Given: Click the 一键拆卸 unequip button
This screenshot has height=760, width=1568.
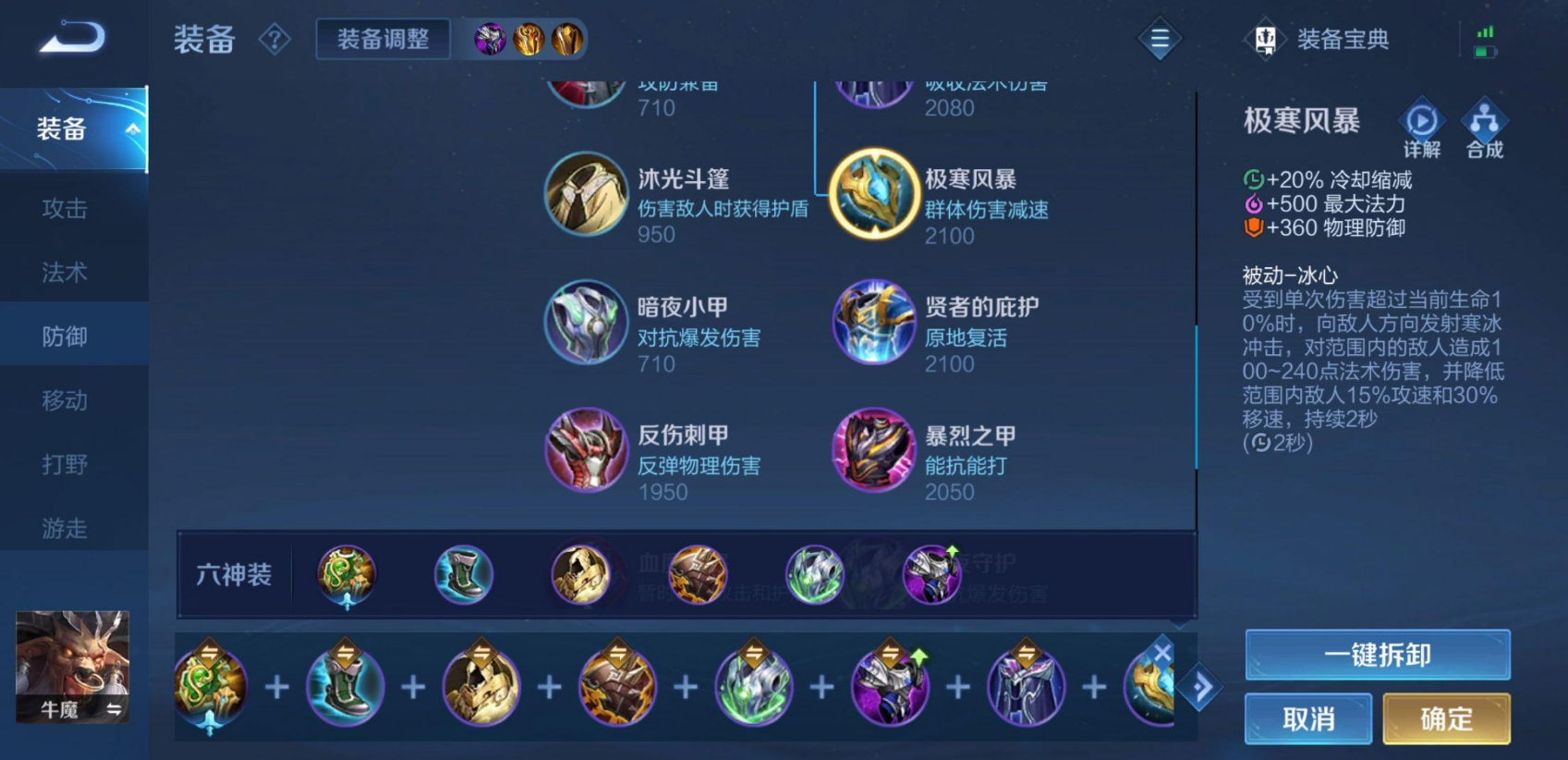Looking at the screenshot, I should (x=1376, y=654).
